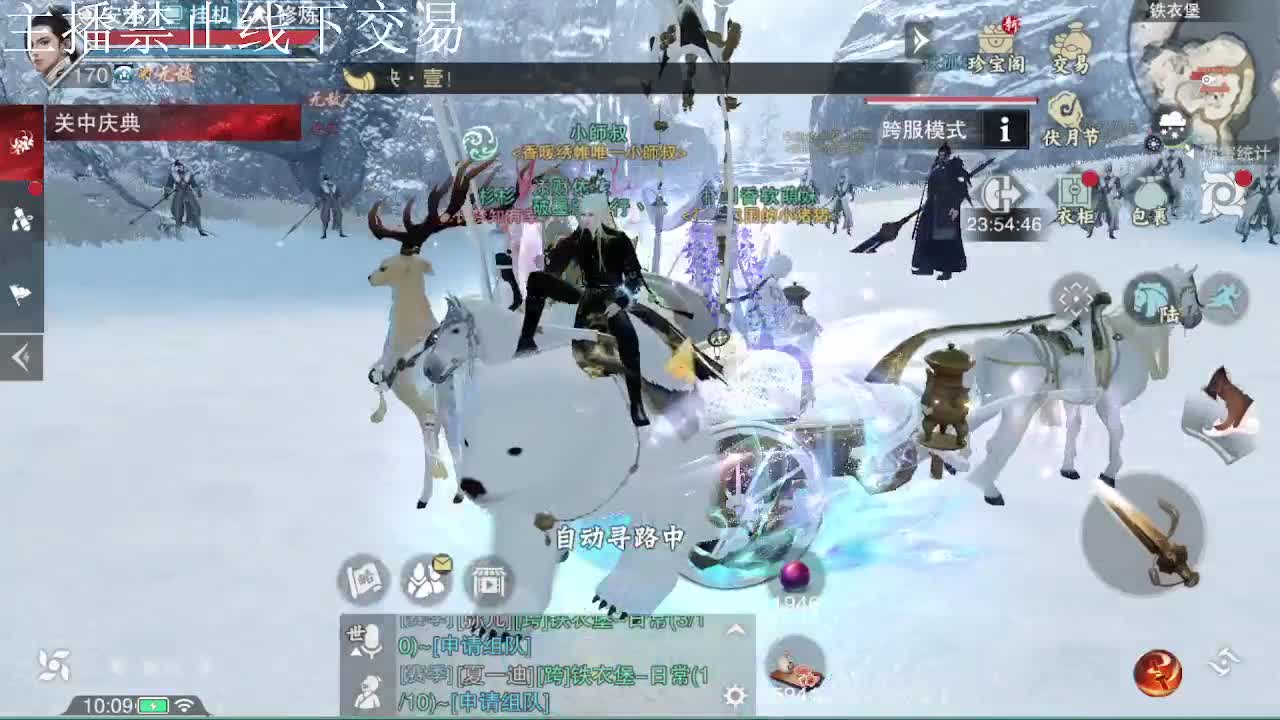Image resolution: width=1280 pixels, height=720 pixels.
Task: Click 申请组队 to apply for the team
Action: click(x=500, y=701)
